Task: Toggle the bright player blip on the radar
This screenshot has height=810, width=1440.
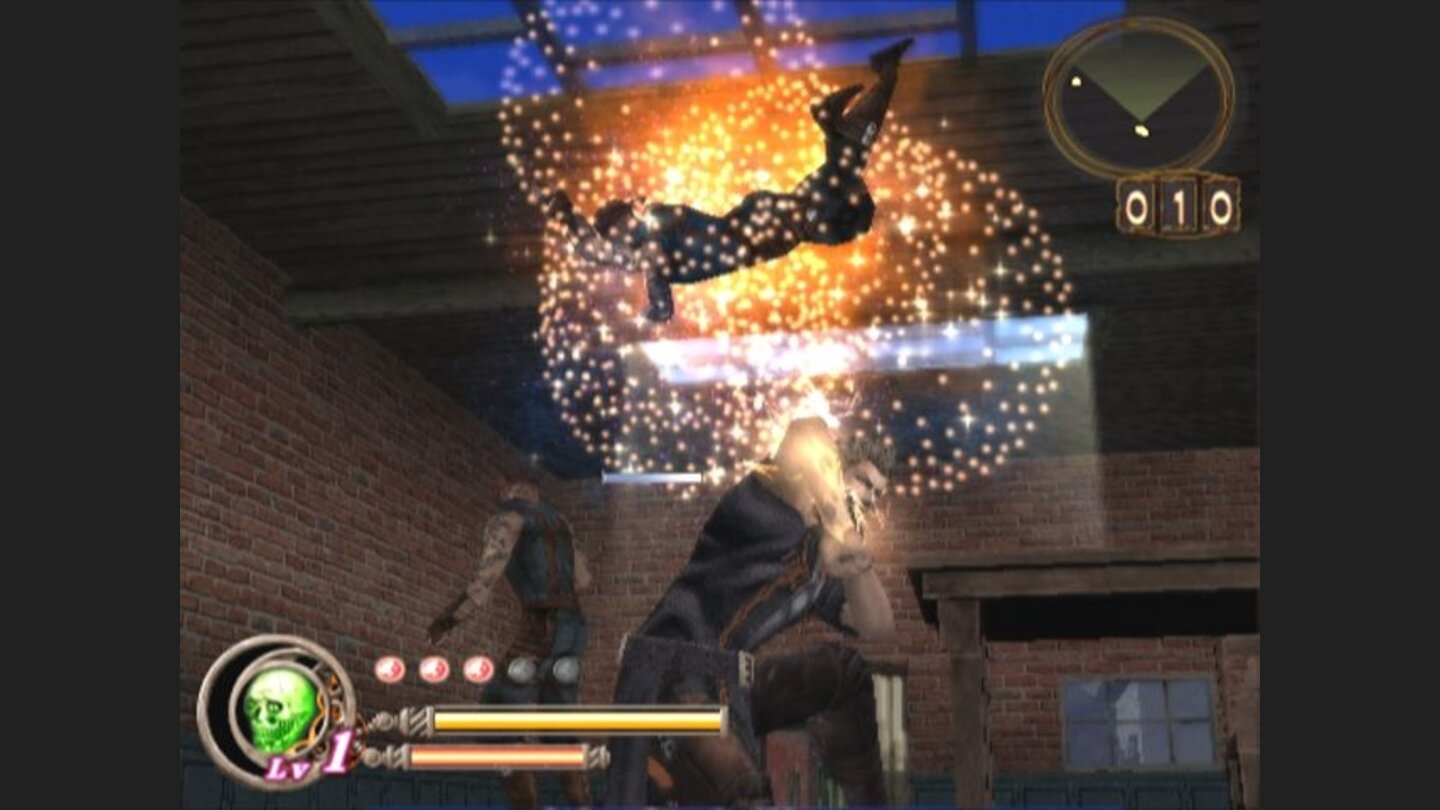Action: [1140, 131]
